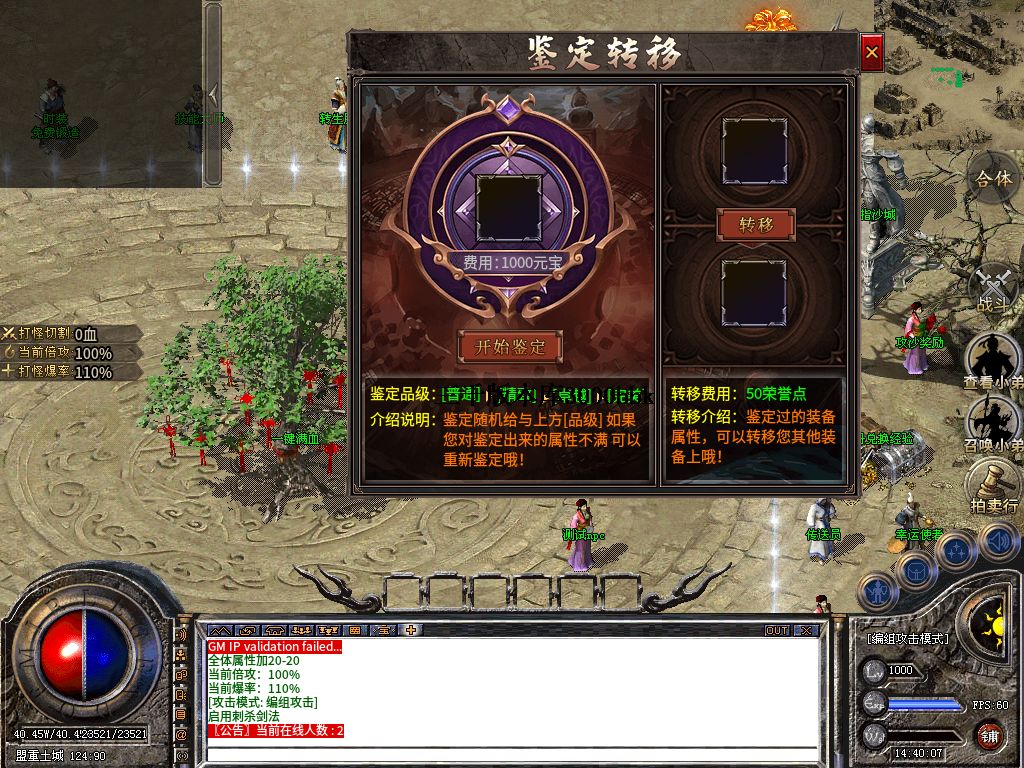Click the chat text input field
This screenshot has width=1024, height=768.
[x=510, y=754]
